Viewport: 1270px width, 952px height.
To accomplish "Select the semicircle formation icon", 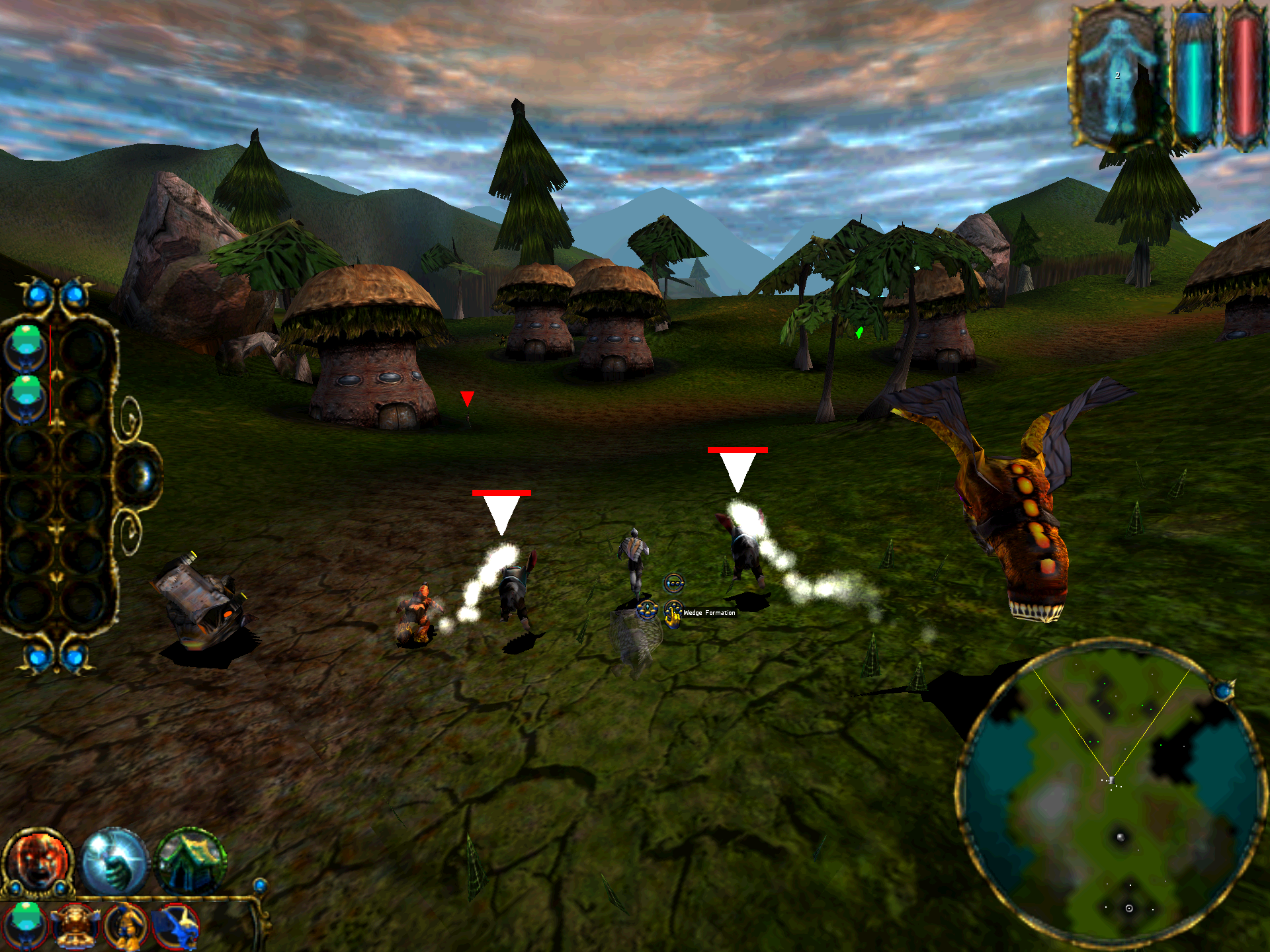I will (x=647, y=610).
